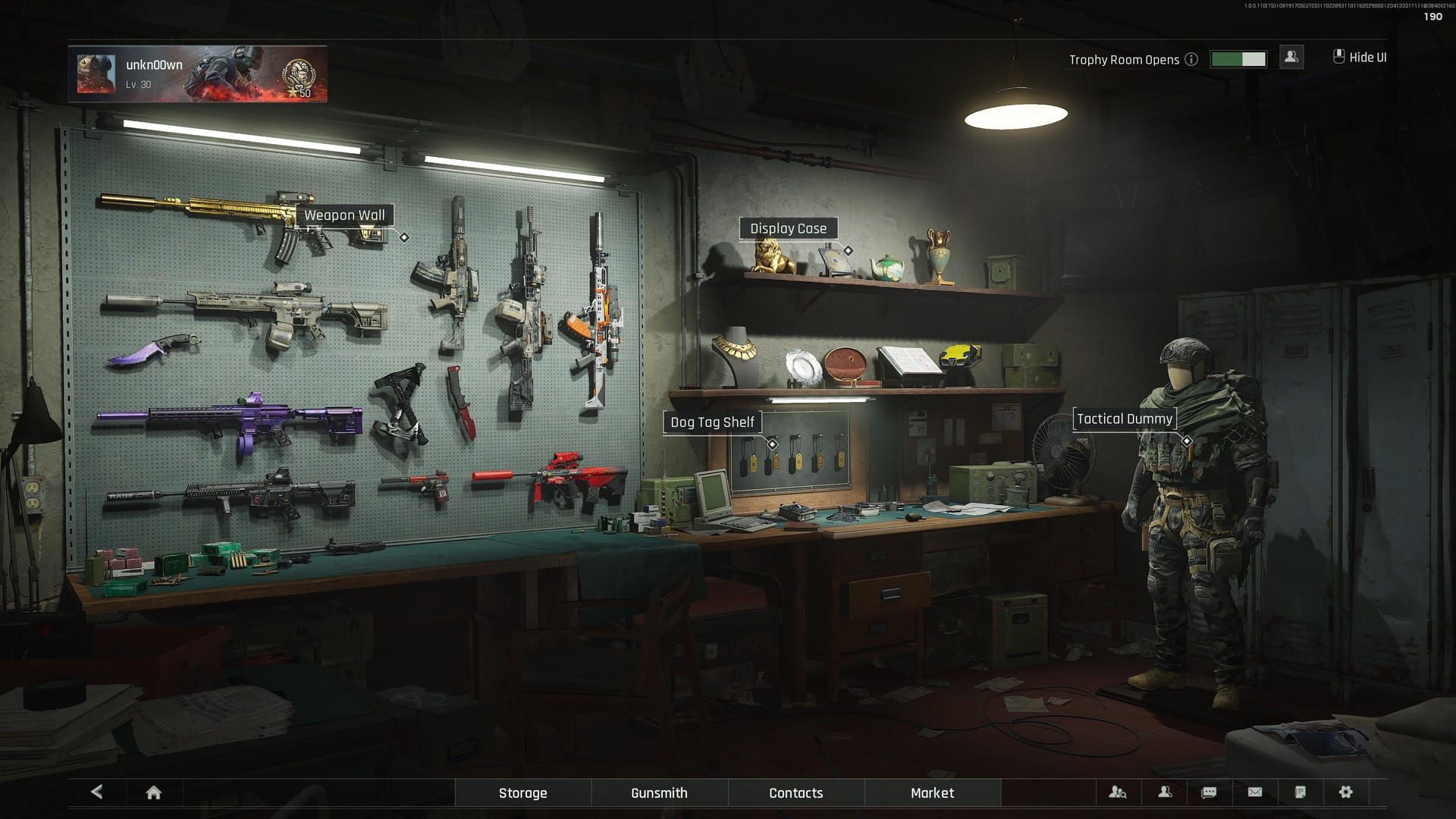Click the friends icon beside the toggle
The image size is (1456, 819).
(x=1291, y=57)
